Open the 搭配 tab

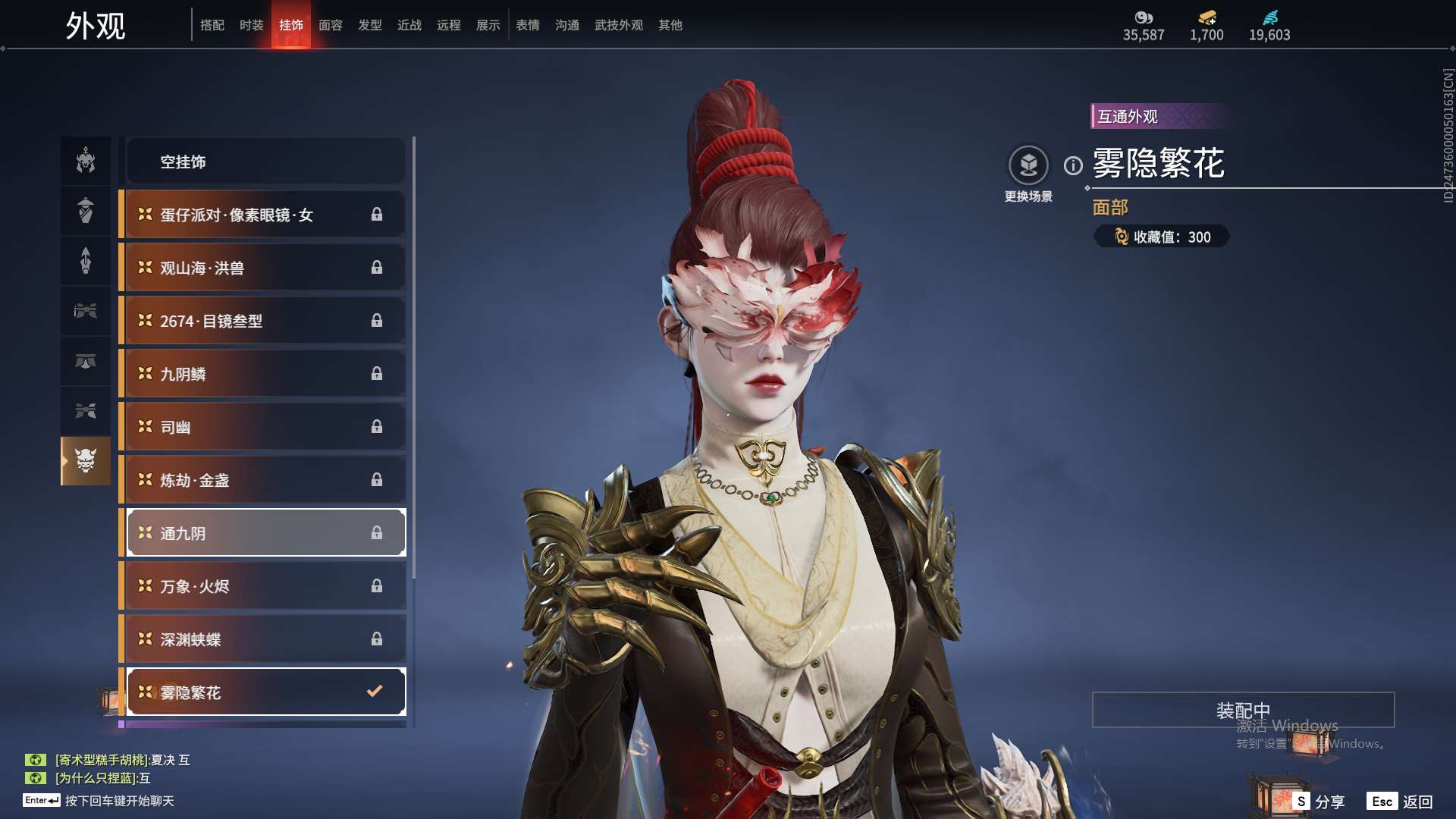212,25
